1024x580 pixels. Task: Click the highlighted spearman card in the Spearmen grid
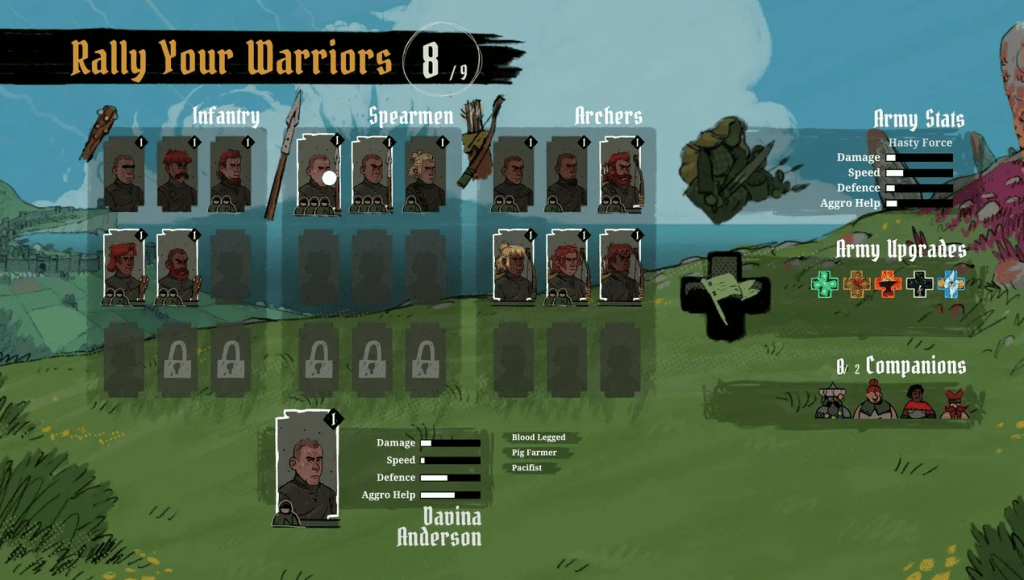pyautogui.click(x=318, y=175)
